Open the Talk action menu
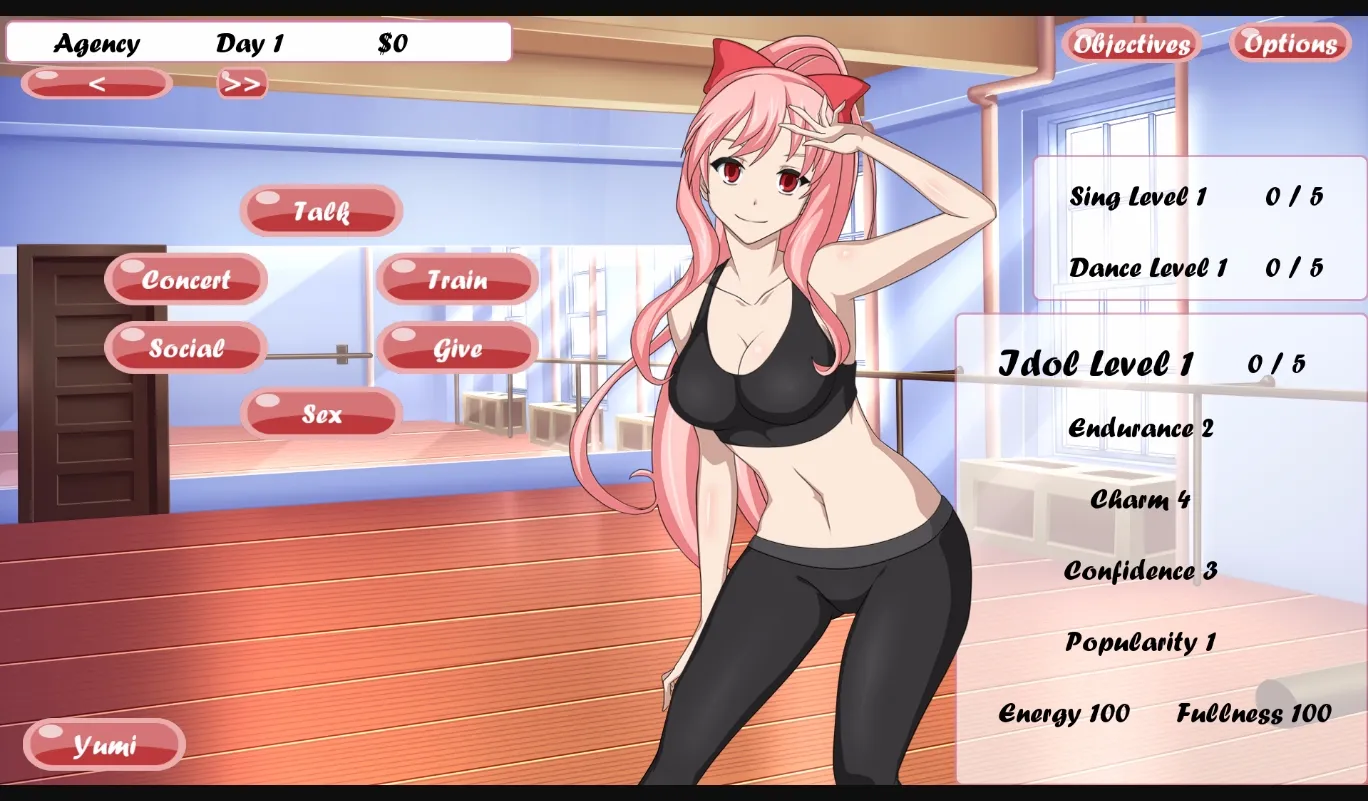Image resolution: width=1368 pixels, height=801 pixels. click(x=320, y=211)
